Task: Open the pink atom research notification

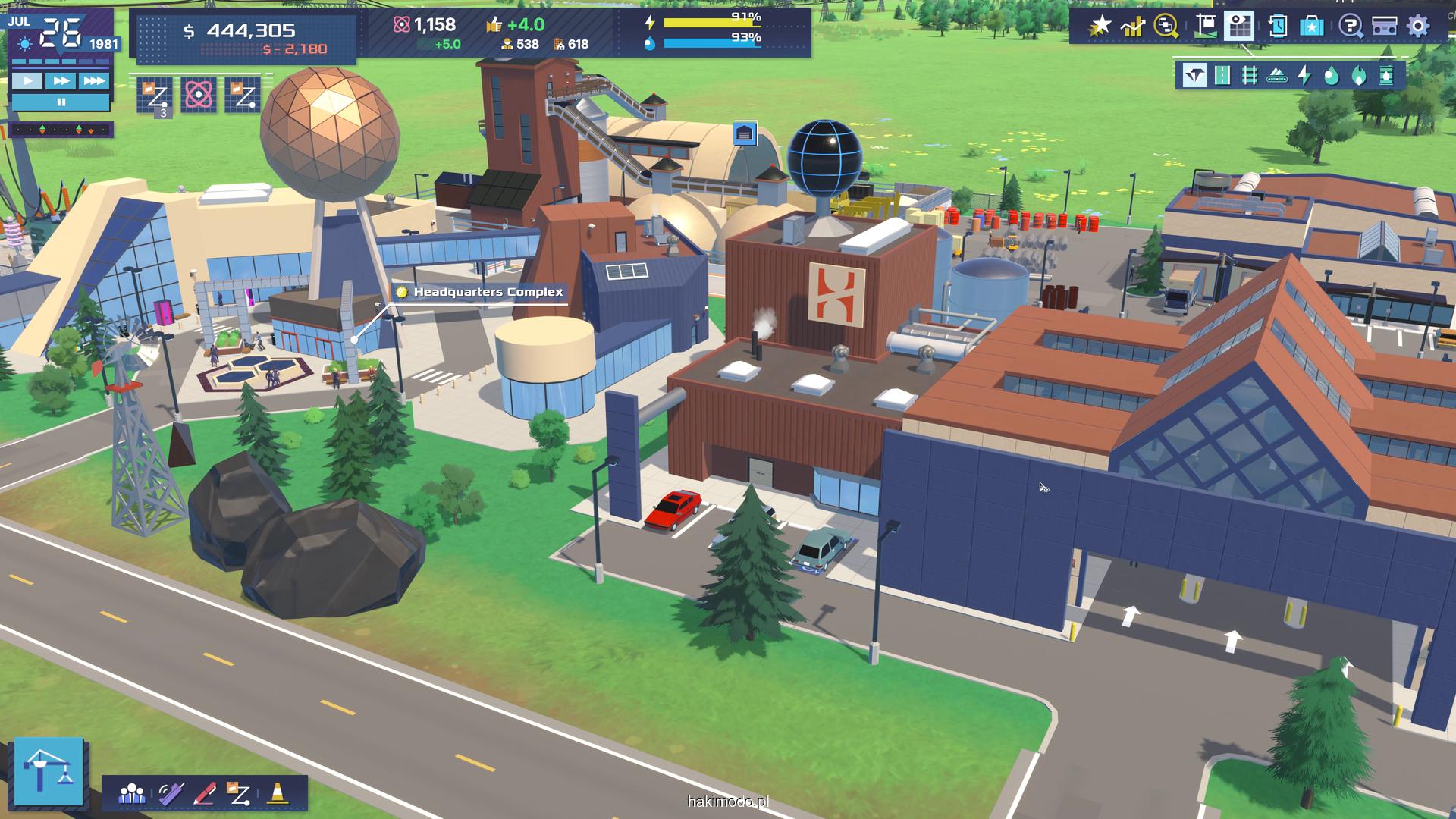Action: click(x=199, y=95)
